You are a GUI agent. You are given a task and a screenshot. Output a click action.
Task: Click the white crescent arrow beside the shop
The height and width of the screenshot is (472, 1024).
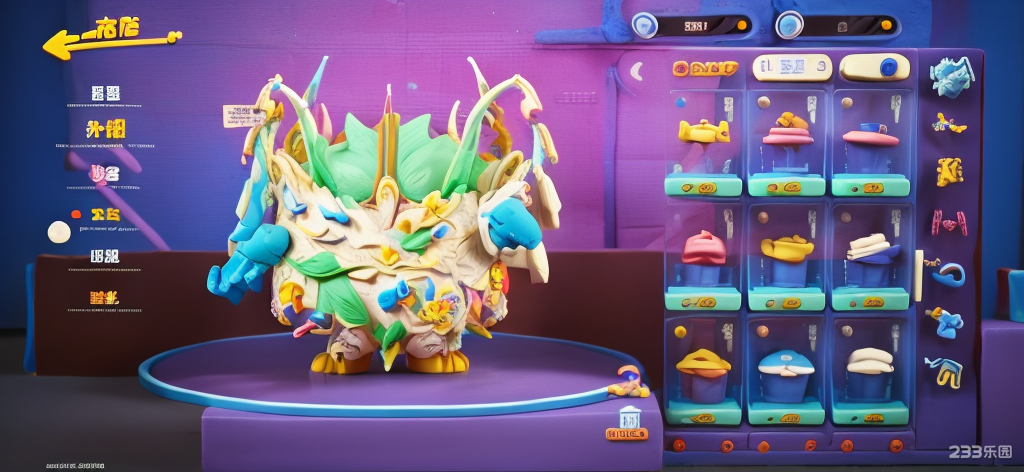click(x=636, y=69)
